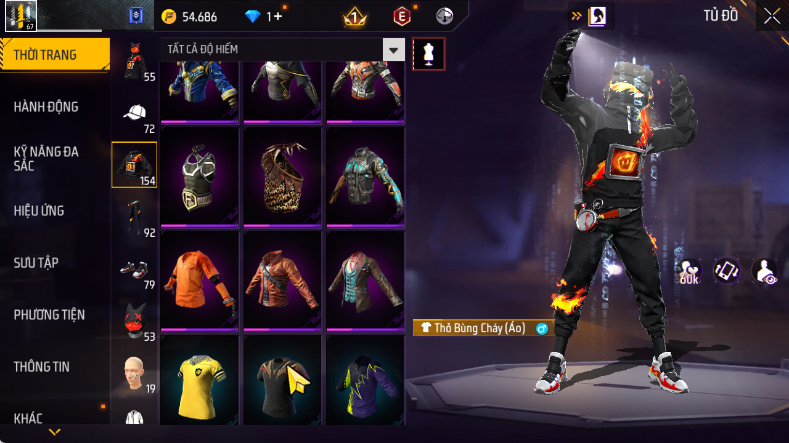This screenshot has width=789, height=443.
Task: Click the Thỏ Bùng Cháy (Áo) item label
Action: [x=473, y=327]
